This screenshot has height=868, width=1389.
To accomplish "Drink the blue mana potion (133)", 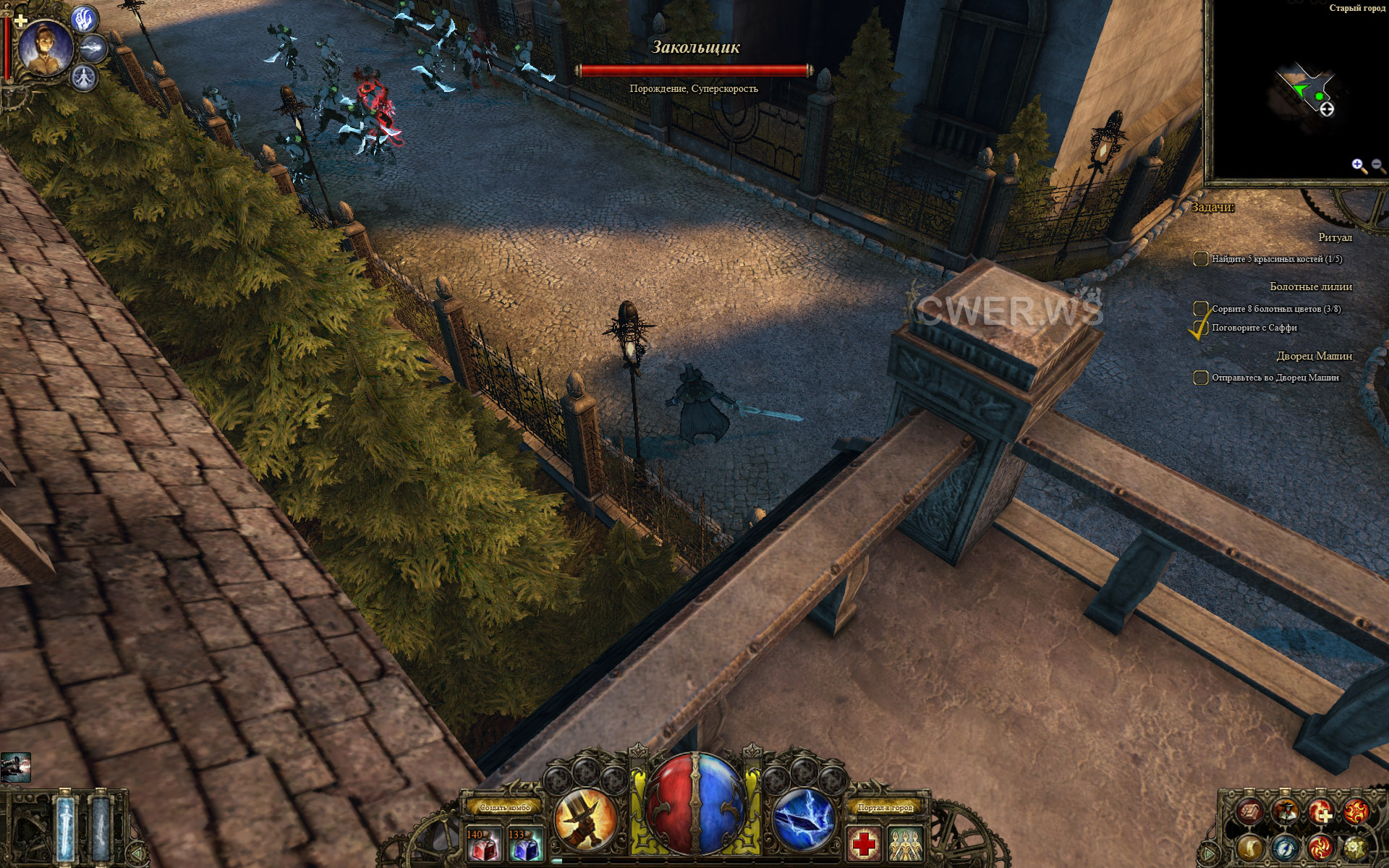I will (526, 844).
